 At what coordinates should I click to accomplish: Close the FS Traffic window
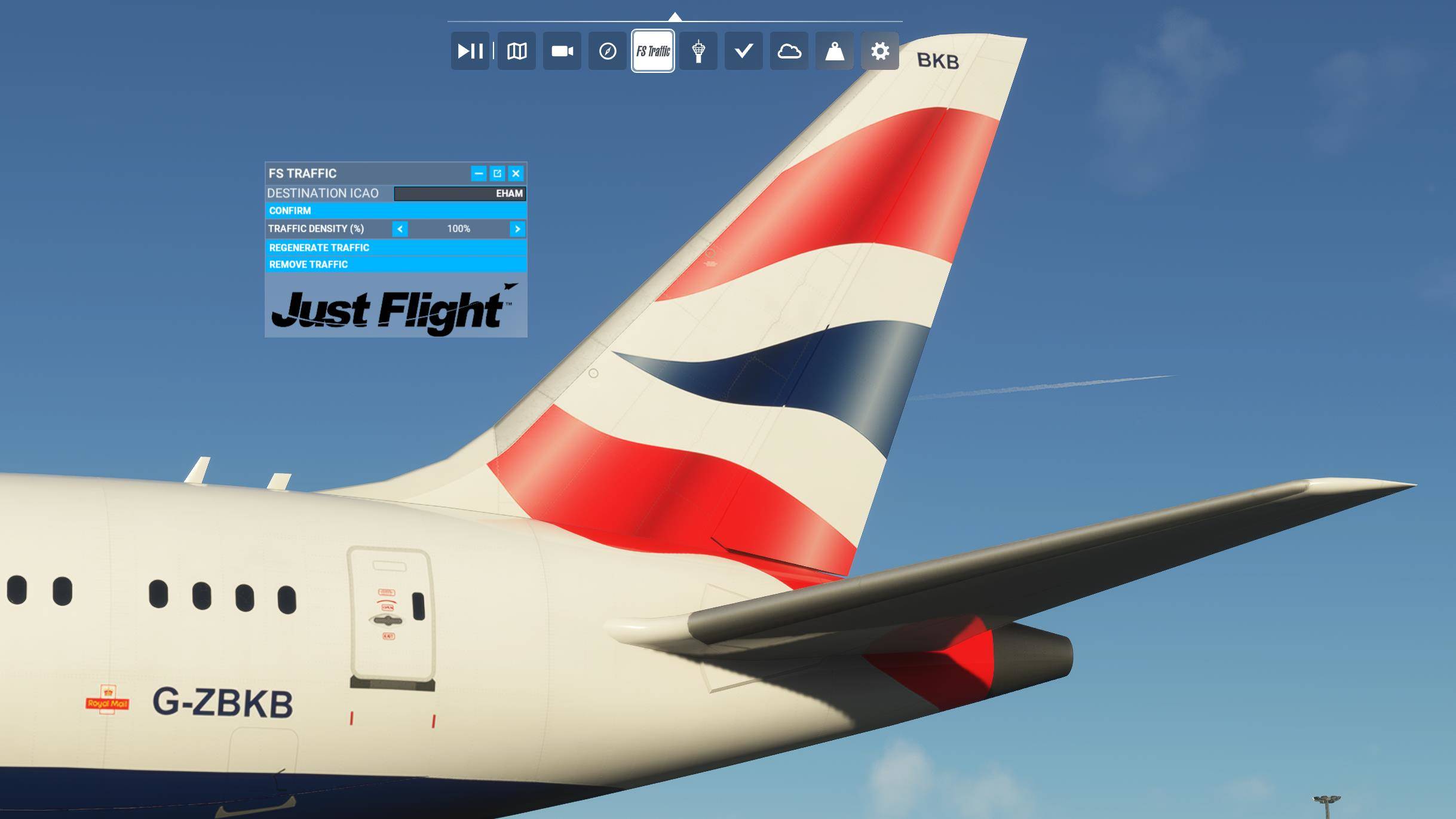coord(516,173)
